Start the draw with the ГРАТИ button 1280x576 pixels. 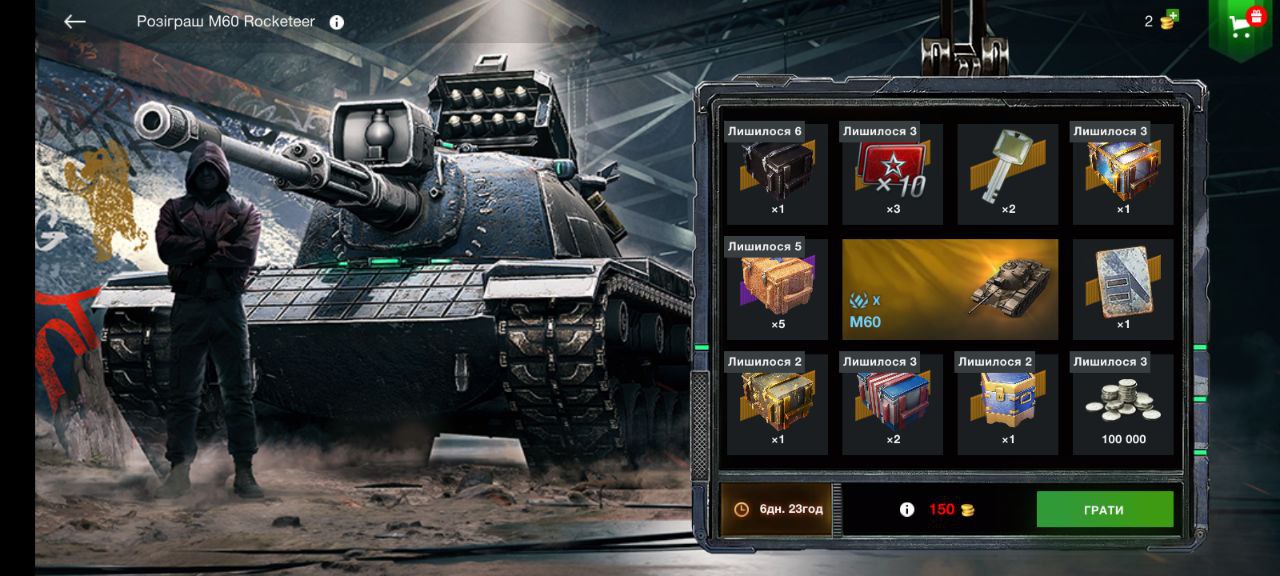coord(1104,509)
